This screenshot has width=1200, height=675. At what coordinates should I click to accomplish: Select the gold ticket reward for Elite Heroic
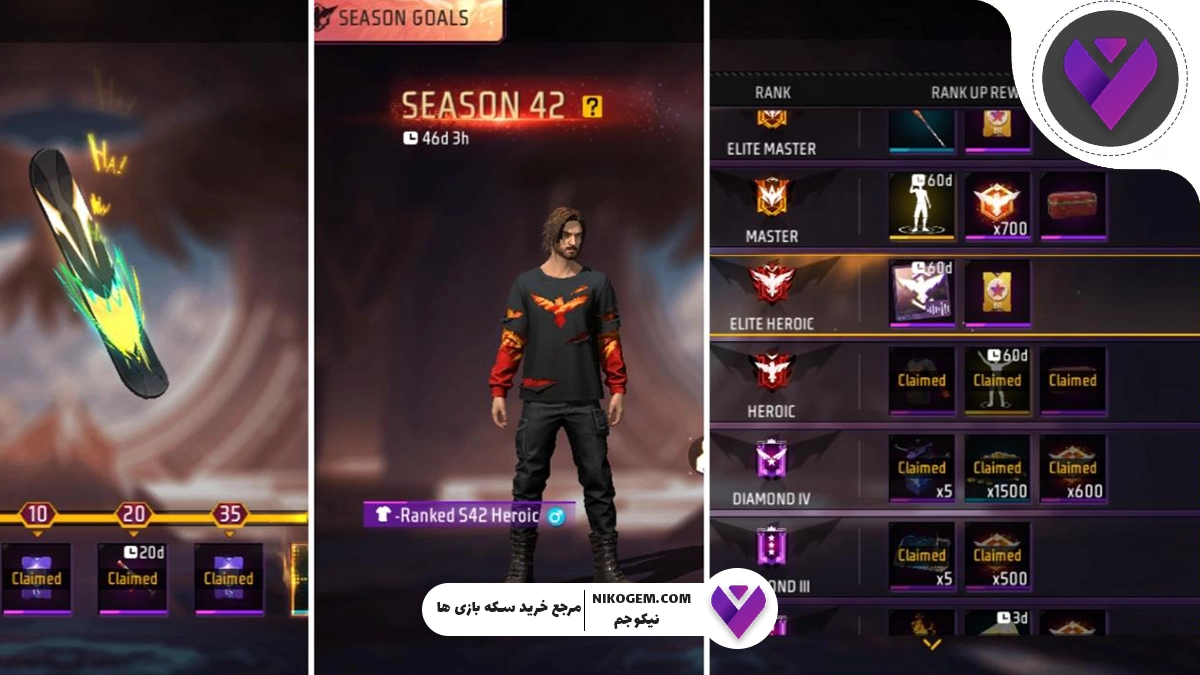point(997,292)
